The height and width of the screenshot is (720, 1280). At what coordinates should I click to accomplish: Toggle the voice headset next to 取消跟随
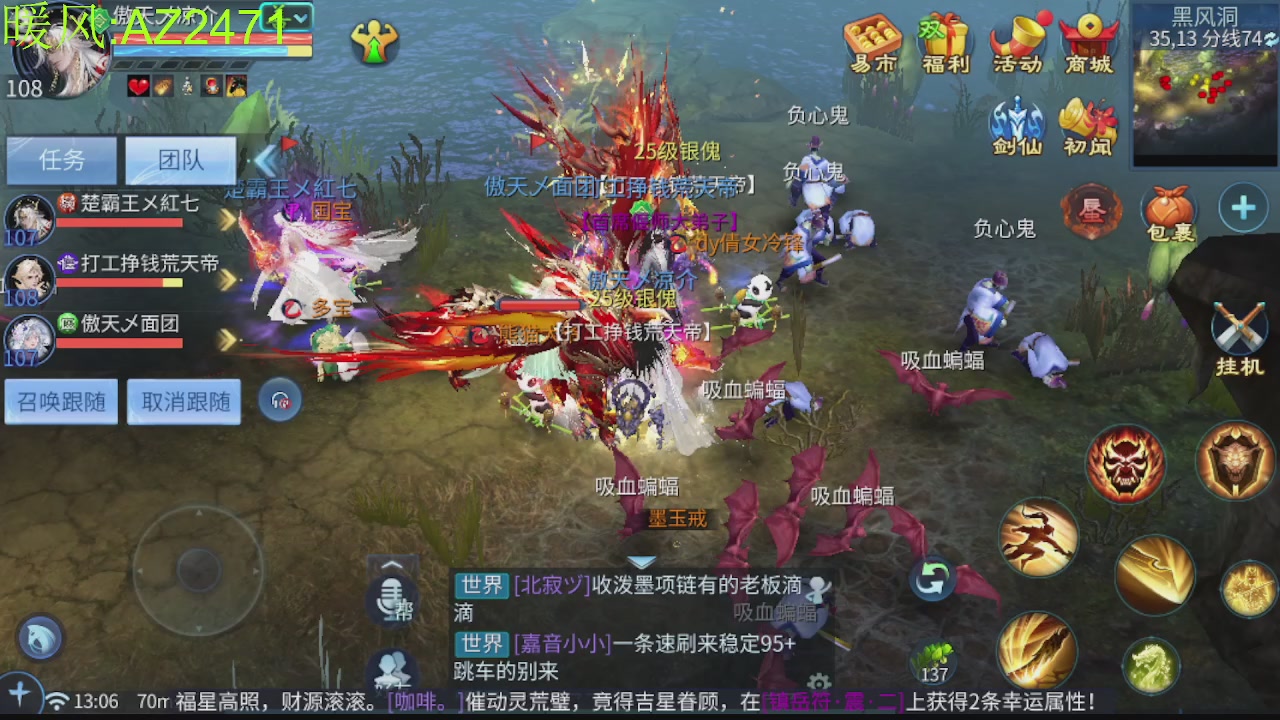[x=279, y=397]
